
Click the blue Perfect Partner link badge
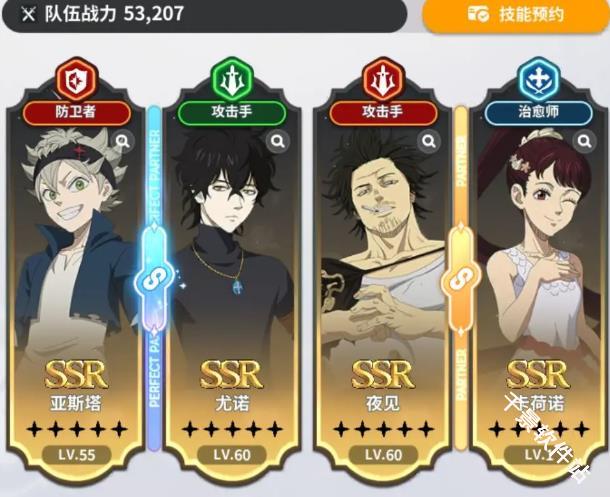[x=155, y=277]
